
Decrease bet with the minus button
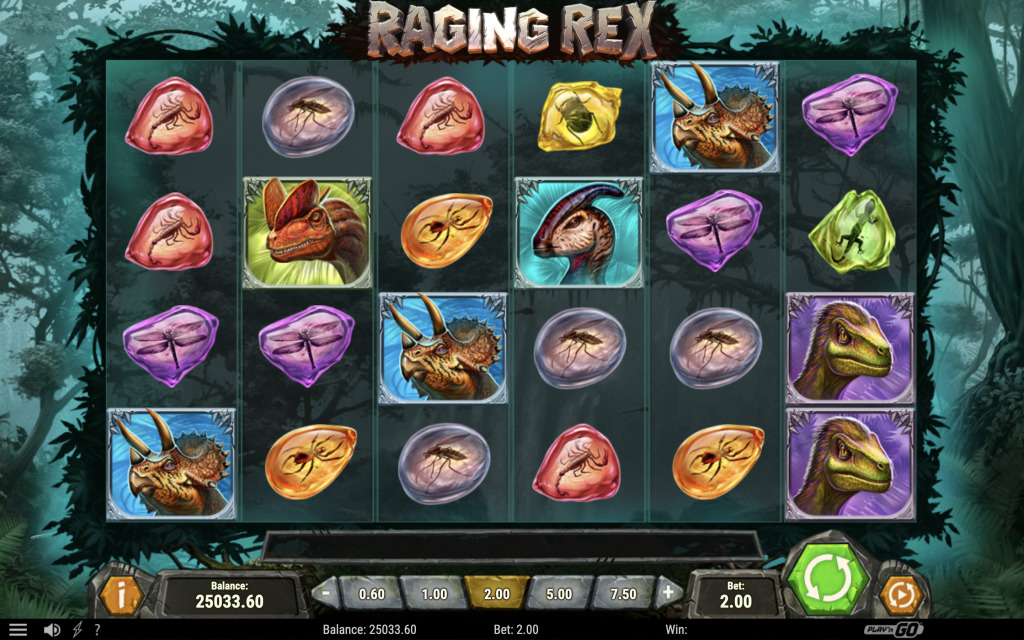click(324, 592)
